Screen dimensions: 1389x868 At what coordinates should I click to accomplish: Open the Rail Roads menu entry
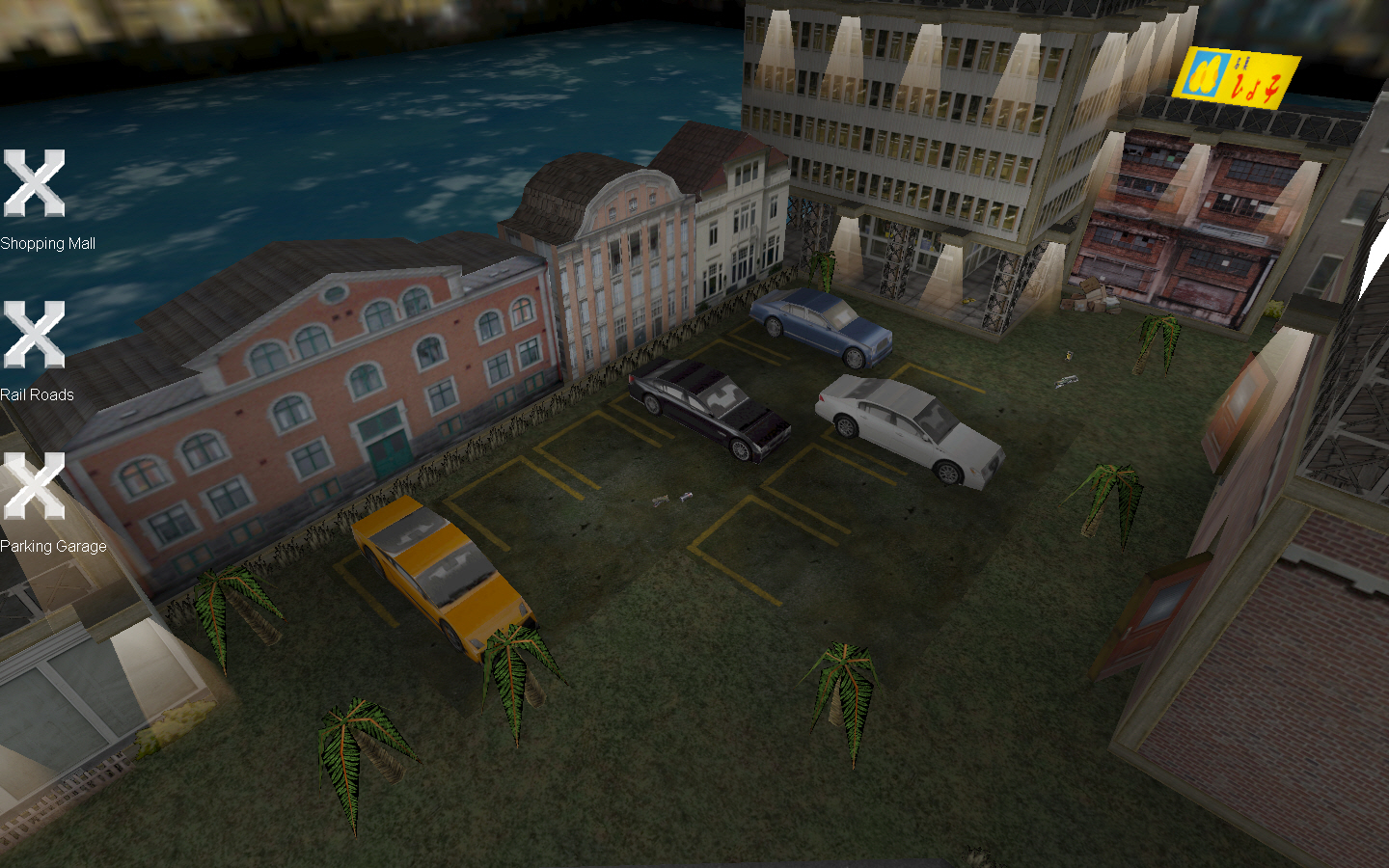(x=39, y=394)
